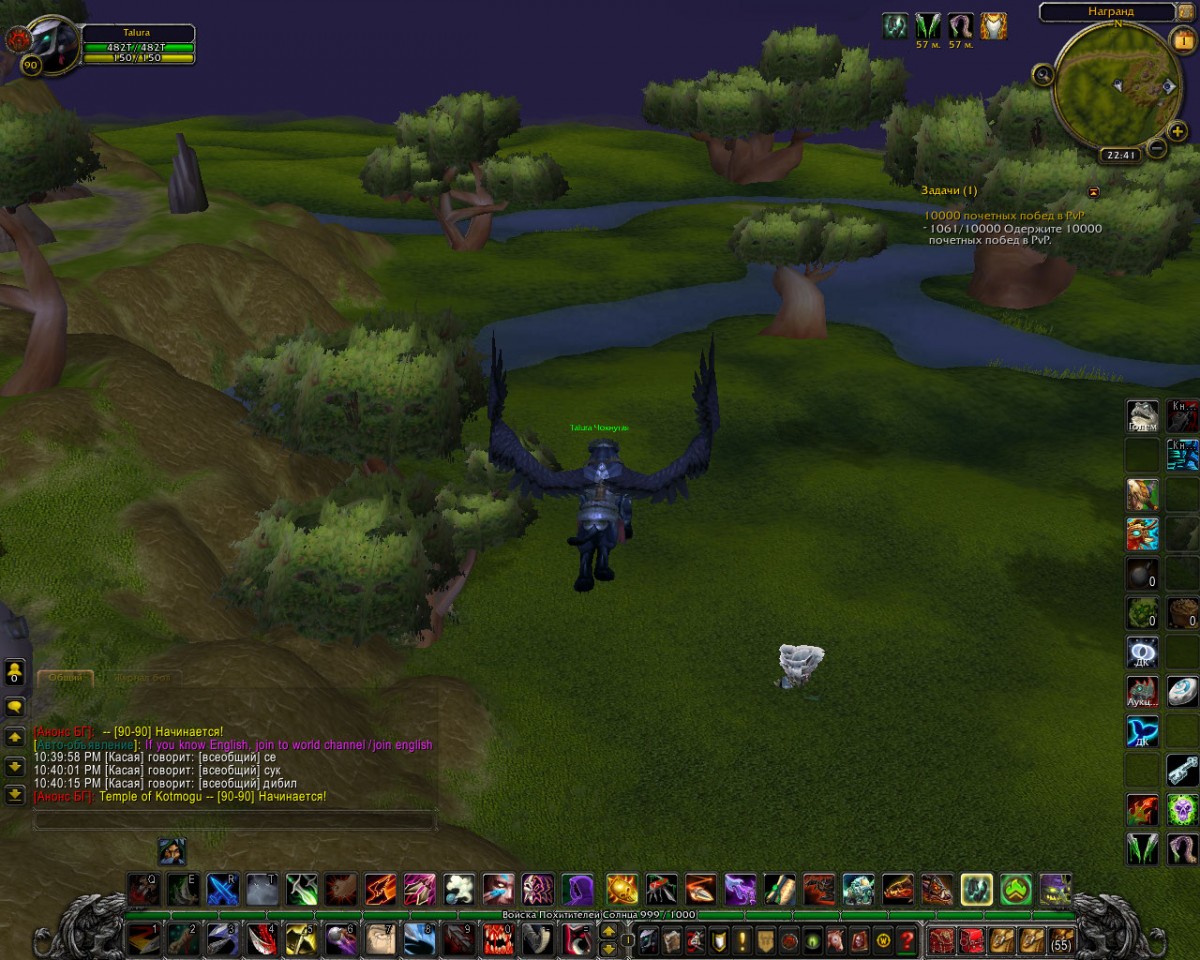This screenshot has width=1200, height=960.
Task: Zoom out the minimap with the minus button
Action: click(1157, 149)
